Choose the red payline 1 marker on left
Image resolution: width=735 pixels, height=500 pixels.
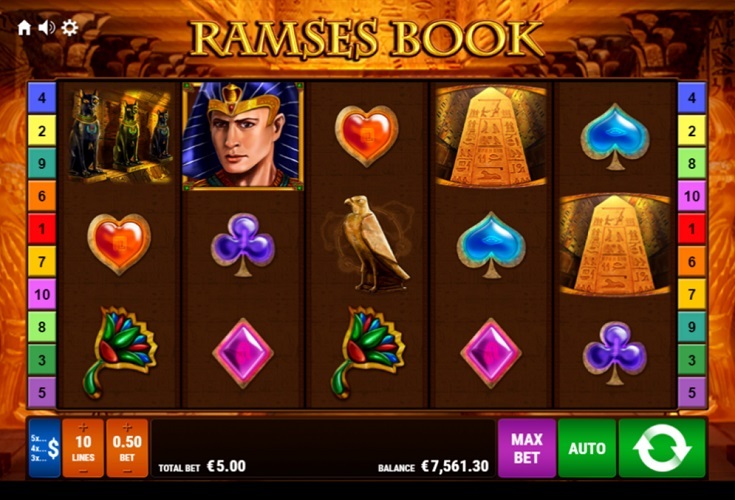click(x=41, y=228)
